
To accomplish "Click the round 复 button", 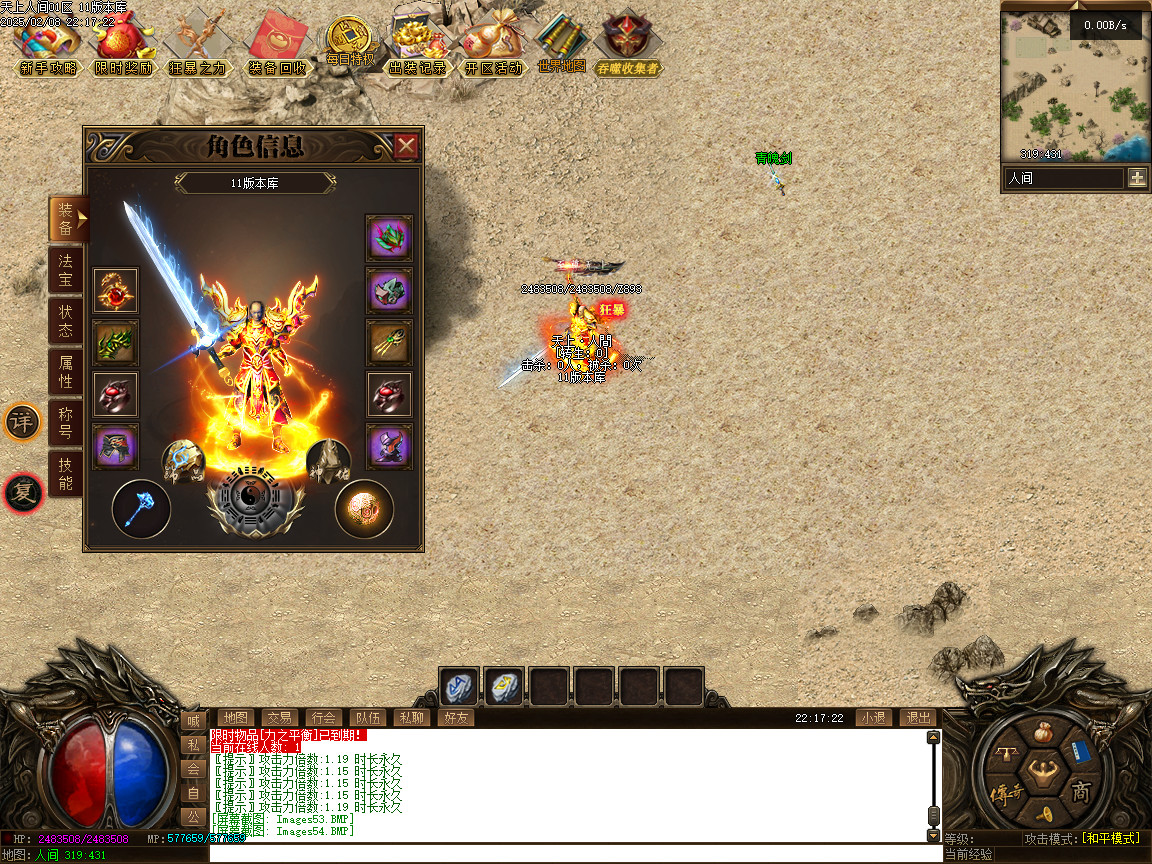I will pos(22,492).
